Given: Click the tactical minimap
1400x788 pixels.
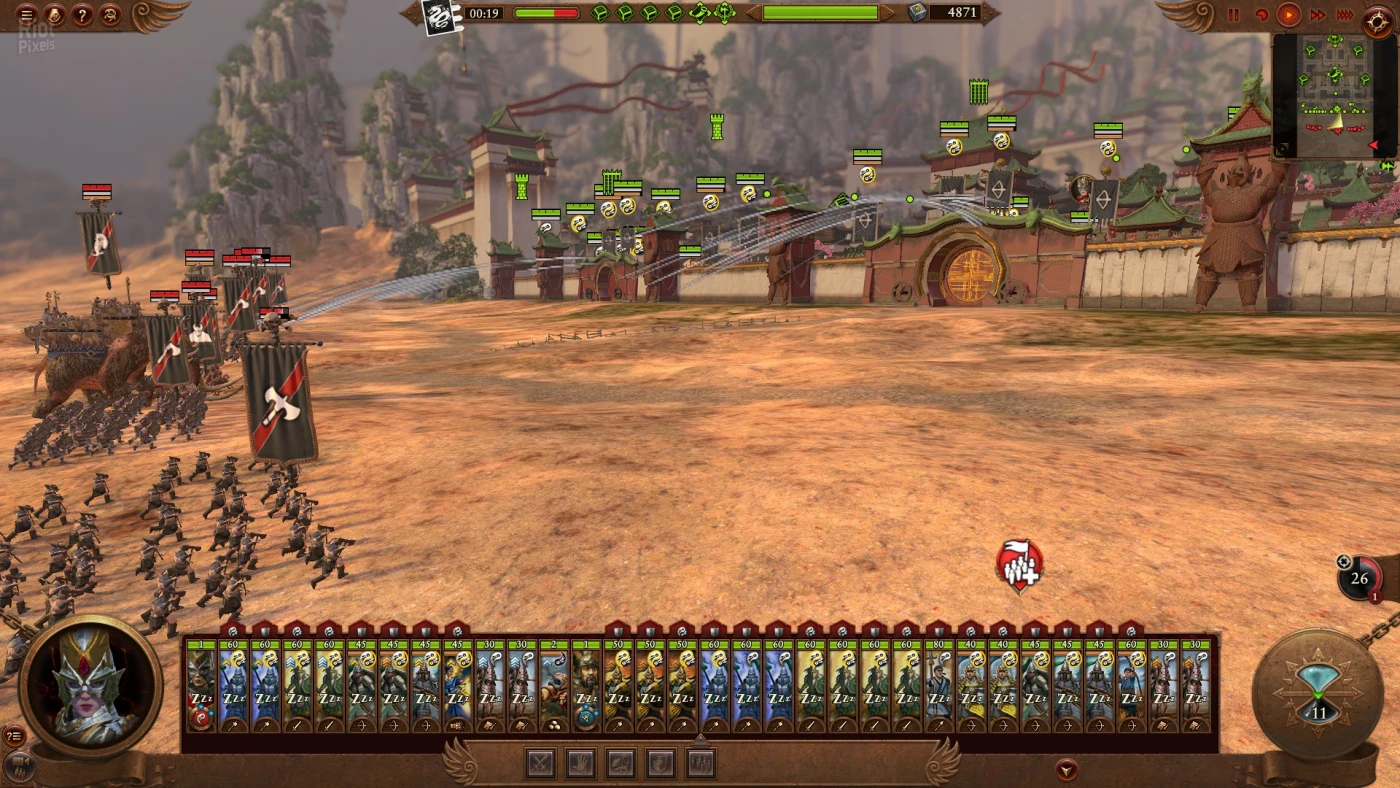Looking at the screenshot, I should pos(1333,95).
